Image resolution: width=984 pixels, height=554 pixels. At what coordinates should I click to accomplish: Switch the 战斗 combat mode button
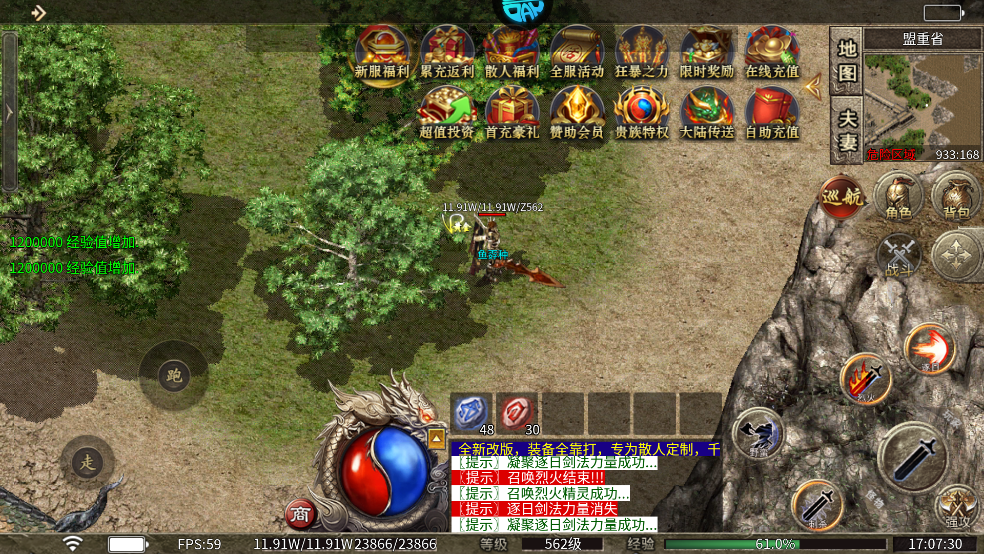pyautogui.click(x=897, y=254)
